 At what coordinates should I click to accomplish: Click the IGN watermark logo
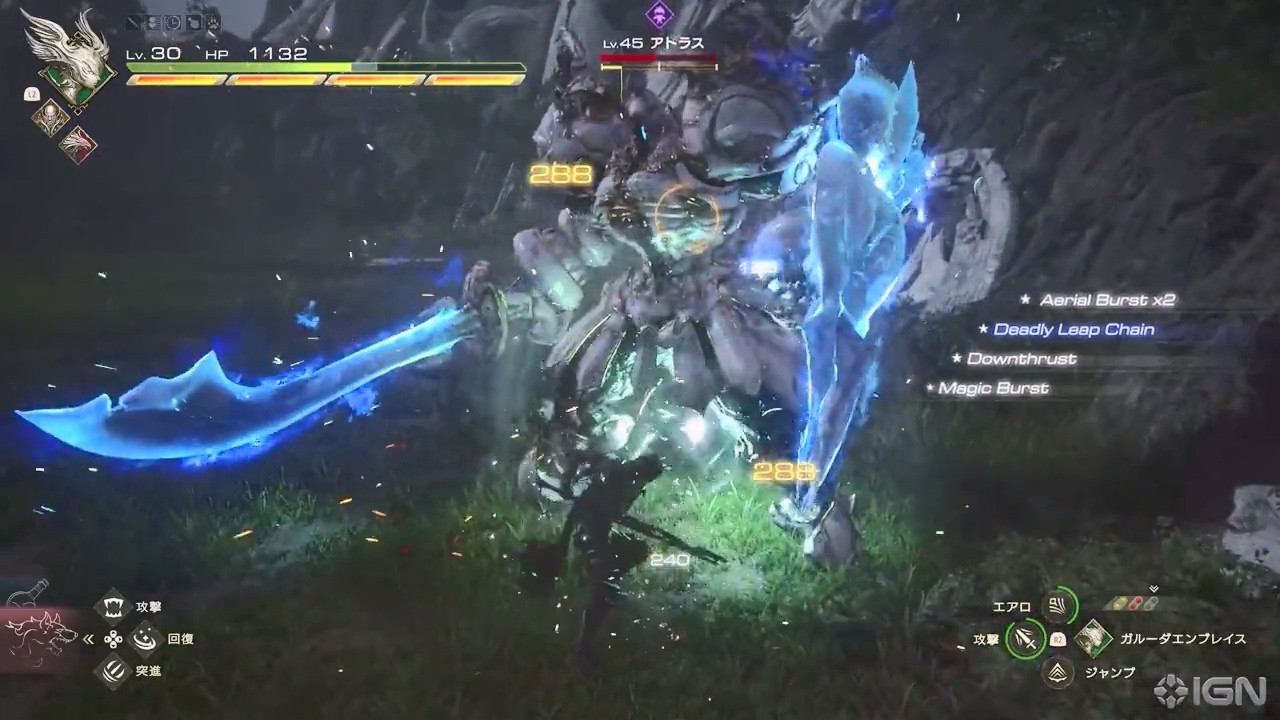(1210, 690)
